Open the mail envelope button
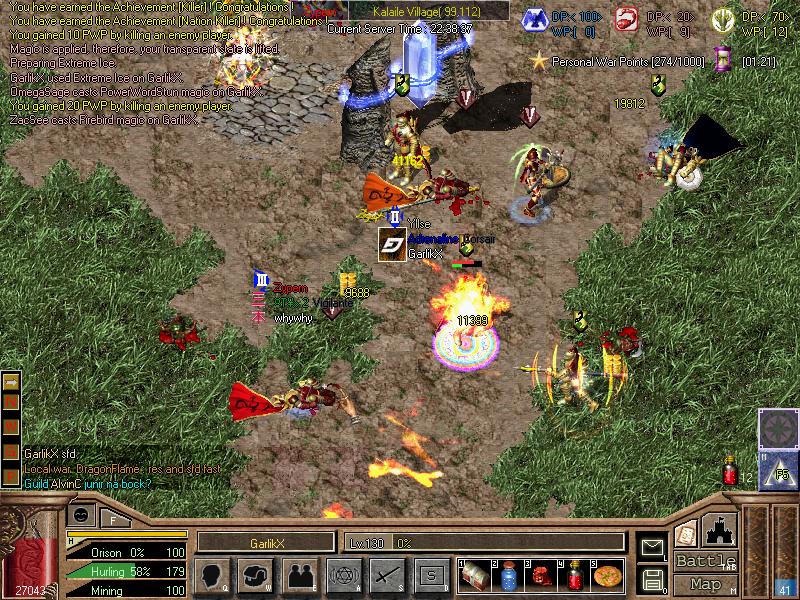This screenshot has height=600, width=800. 652,547
